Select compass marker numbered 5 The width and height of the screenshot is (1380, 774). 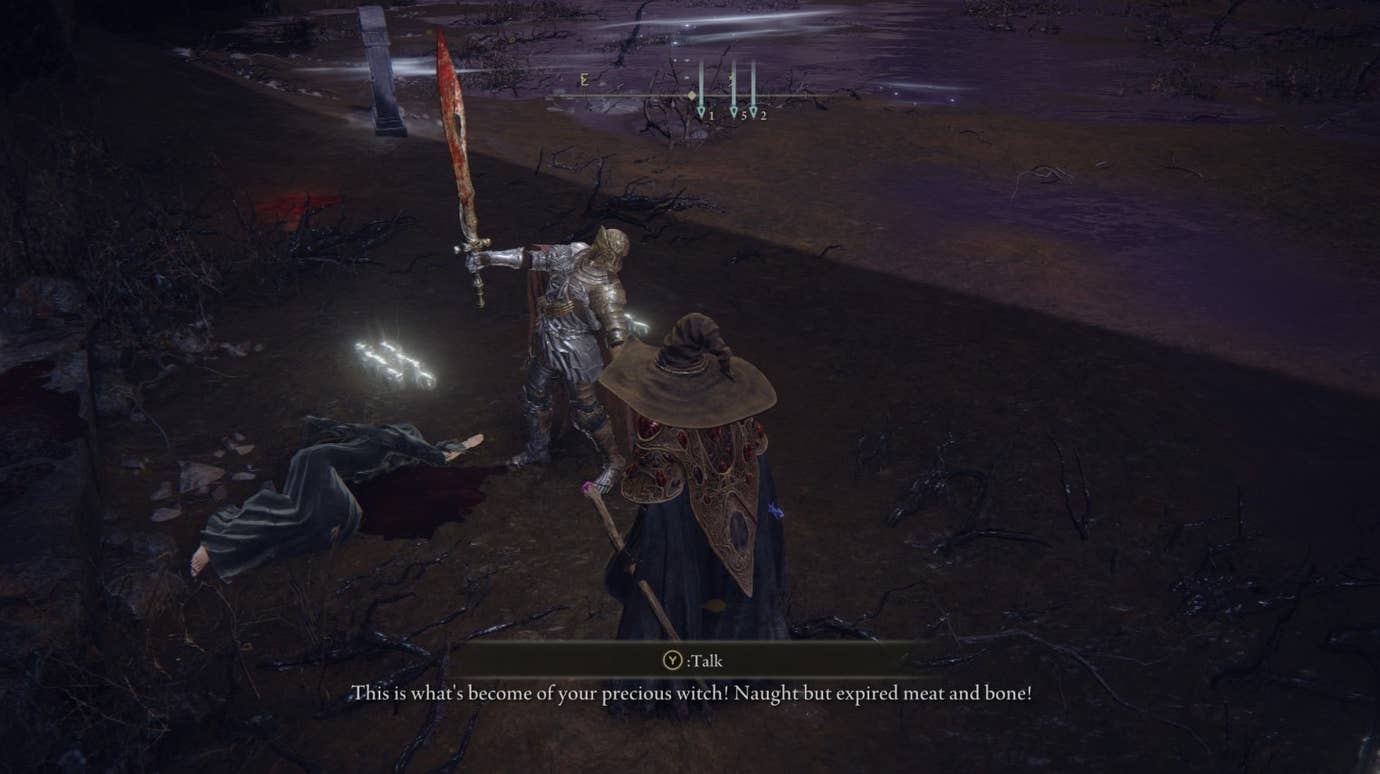745,115
